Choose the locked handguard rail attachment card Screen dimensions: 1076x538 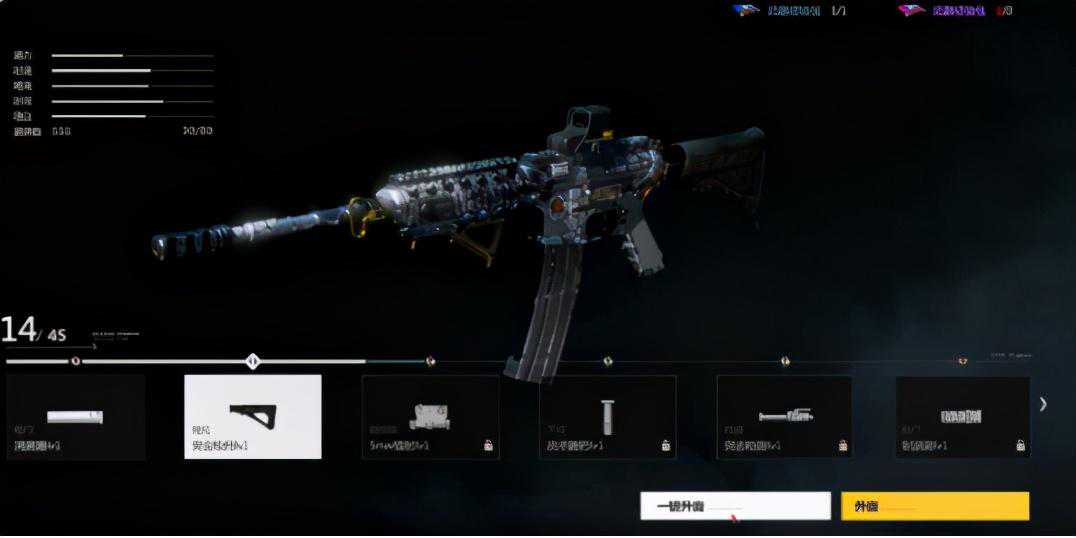coord(962,417)
